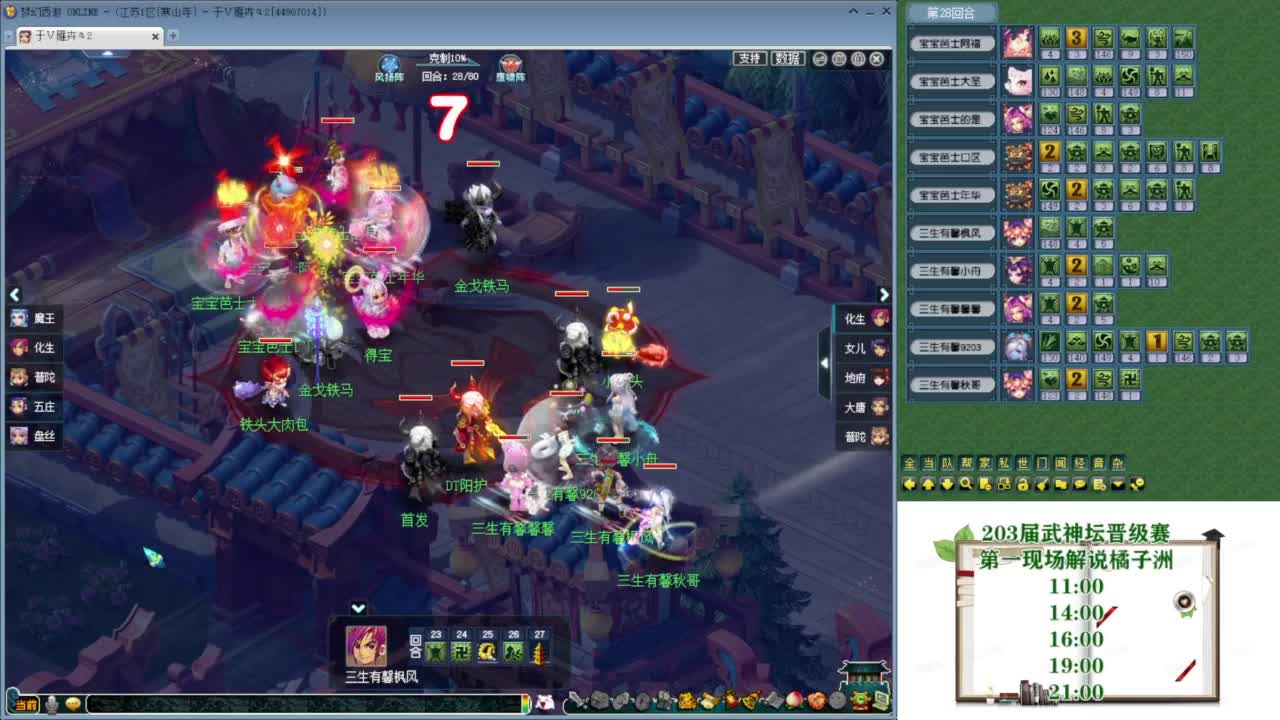Click the down-arrow dropdown in chat toolbar
1280x720 pixels.
coord(1116,486)
